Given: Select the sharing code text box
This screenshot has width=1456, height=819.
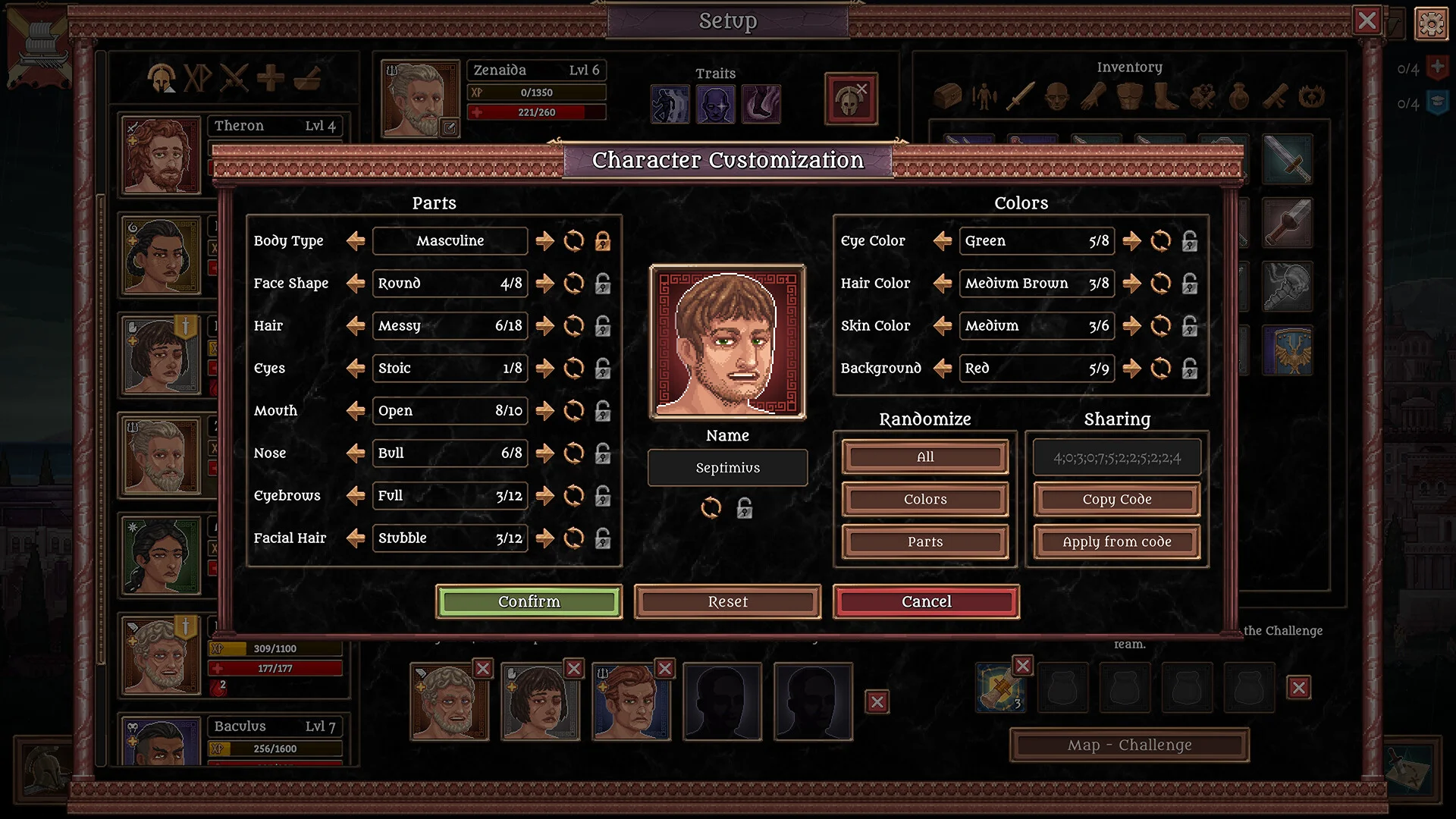Looking at the screenshot, I should click(1116, 457).
